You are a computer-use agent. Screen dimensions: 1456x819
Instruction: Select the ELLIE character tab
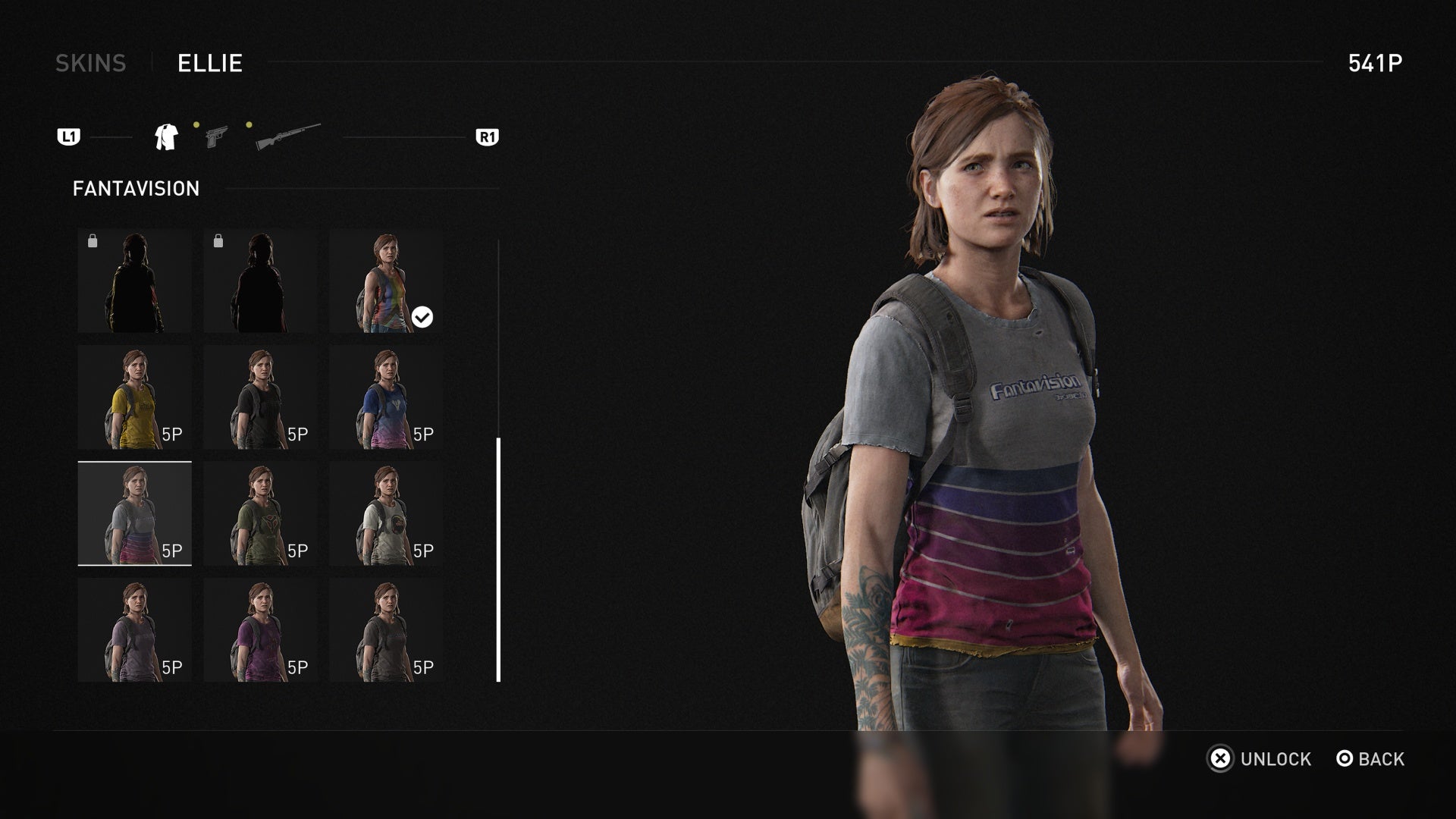[x=209, y=64]
